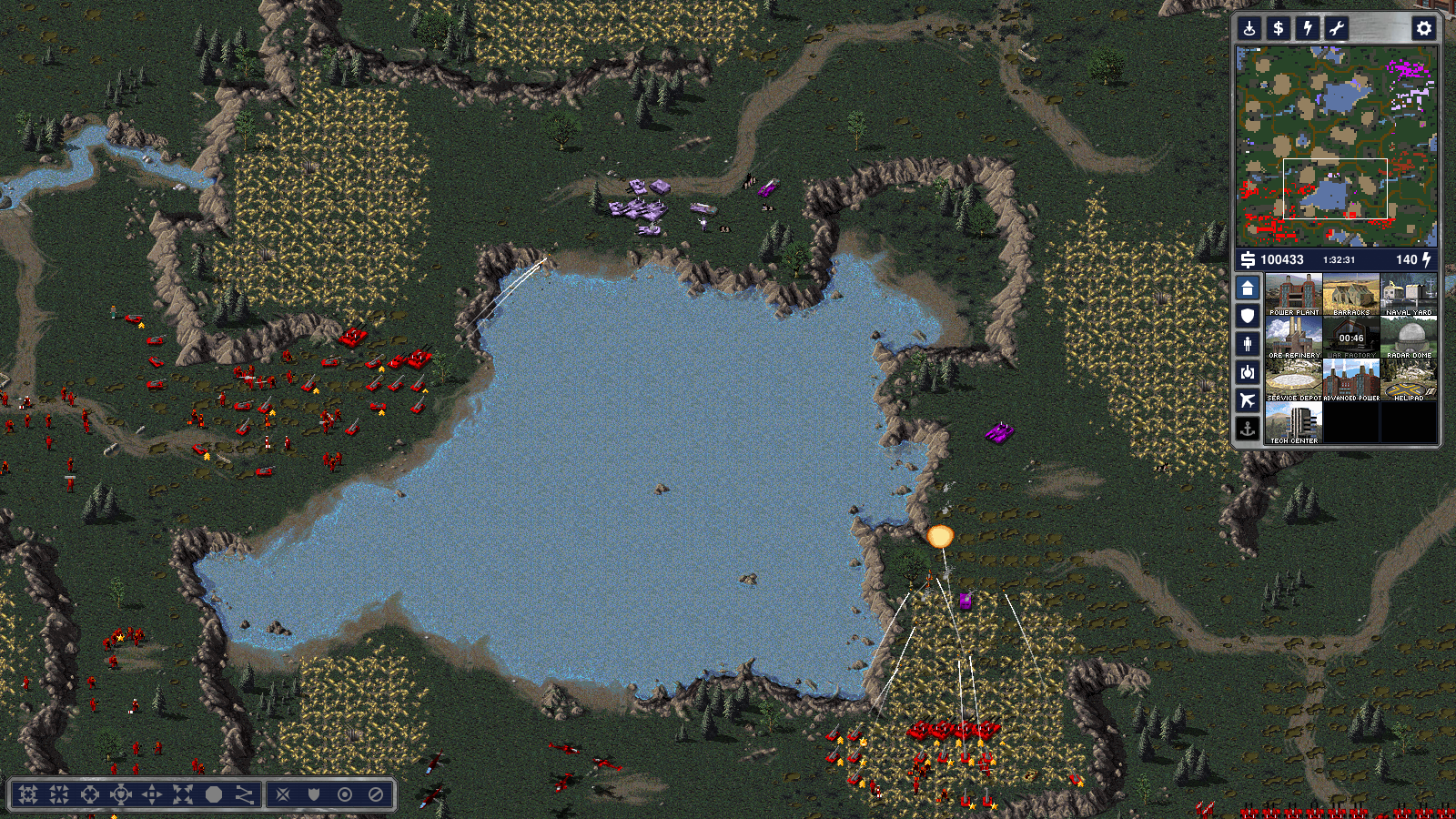
Task: Queue a Power Plant
Action: point(1293,294)
